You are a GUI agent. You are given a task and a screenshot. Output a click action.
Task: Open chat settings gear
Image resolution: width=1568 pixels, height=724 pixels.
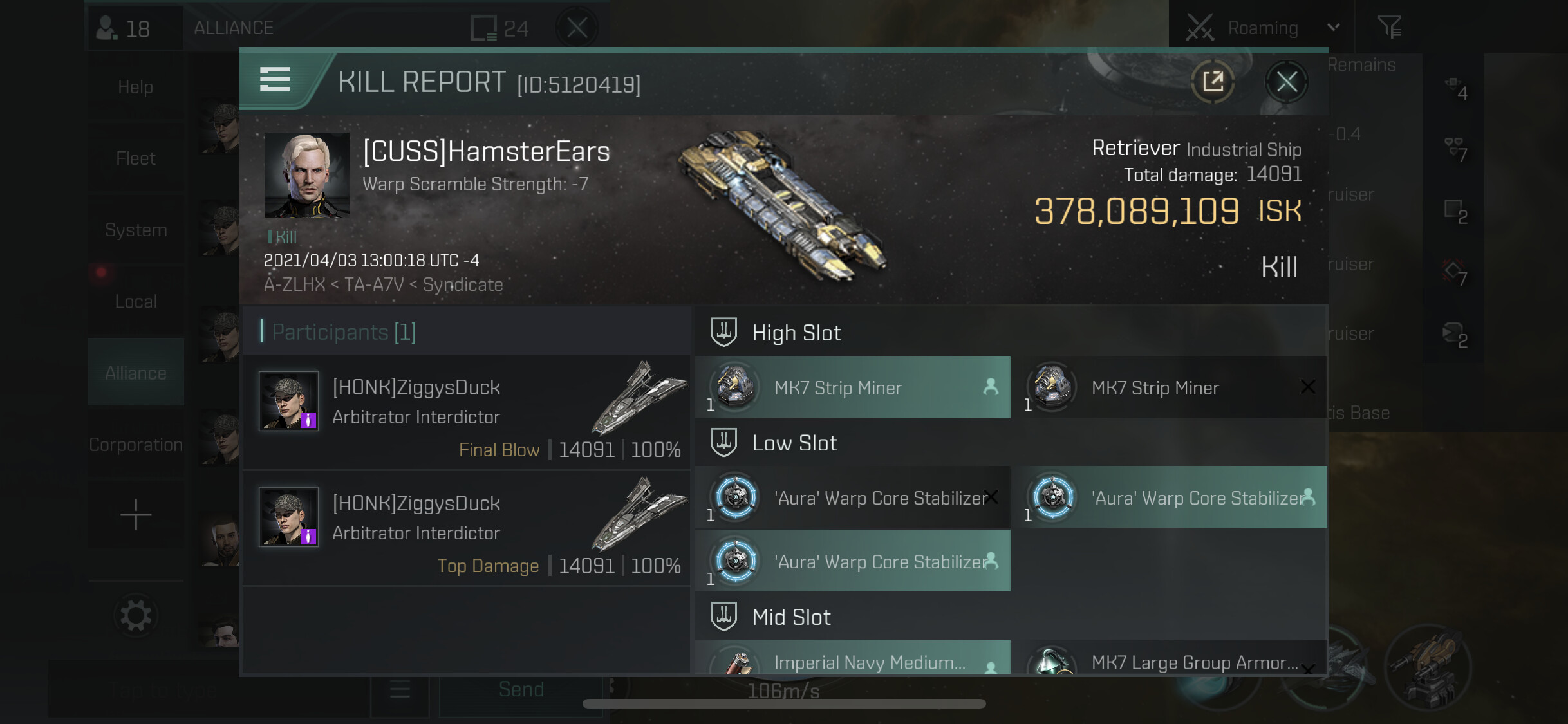[135, 616]
